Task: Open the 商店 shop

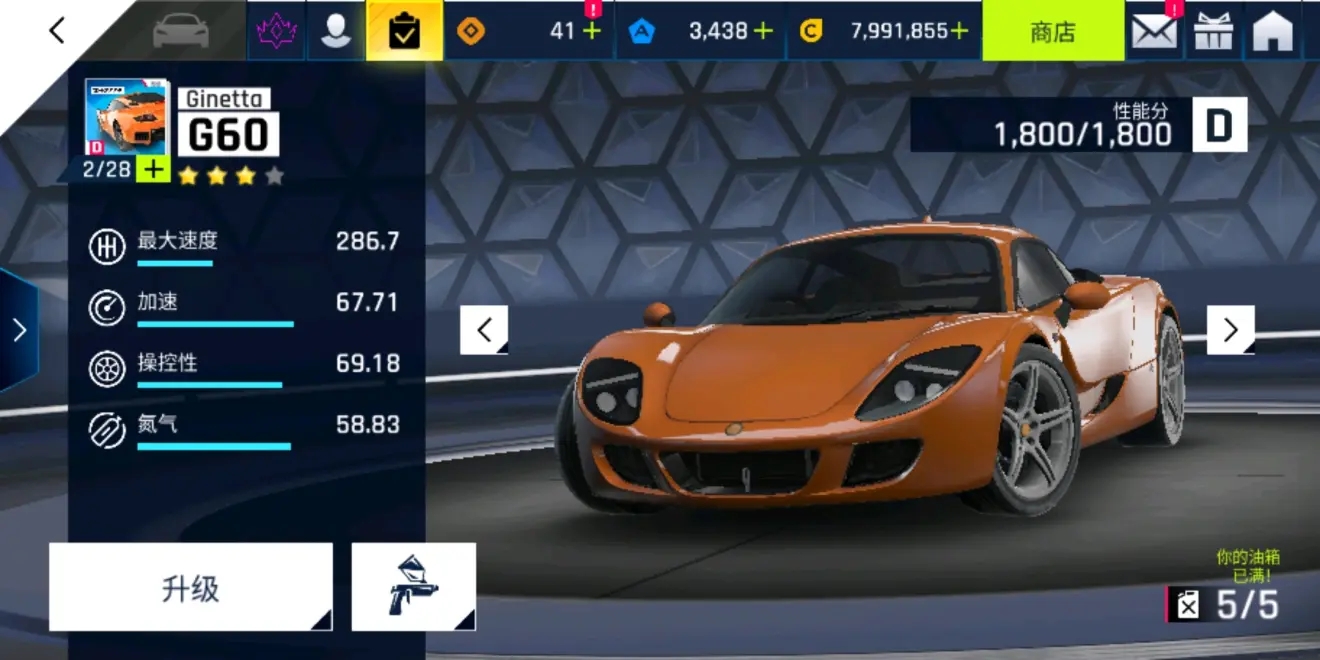Action: tap(1052, 31)
